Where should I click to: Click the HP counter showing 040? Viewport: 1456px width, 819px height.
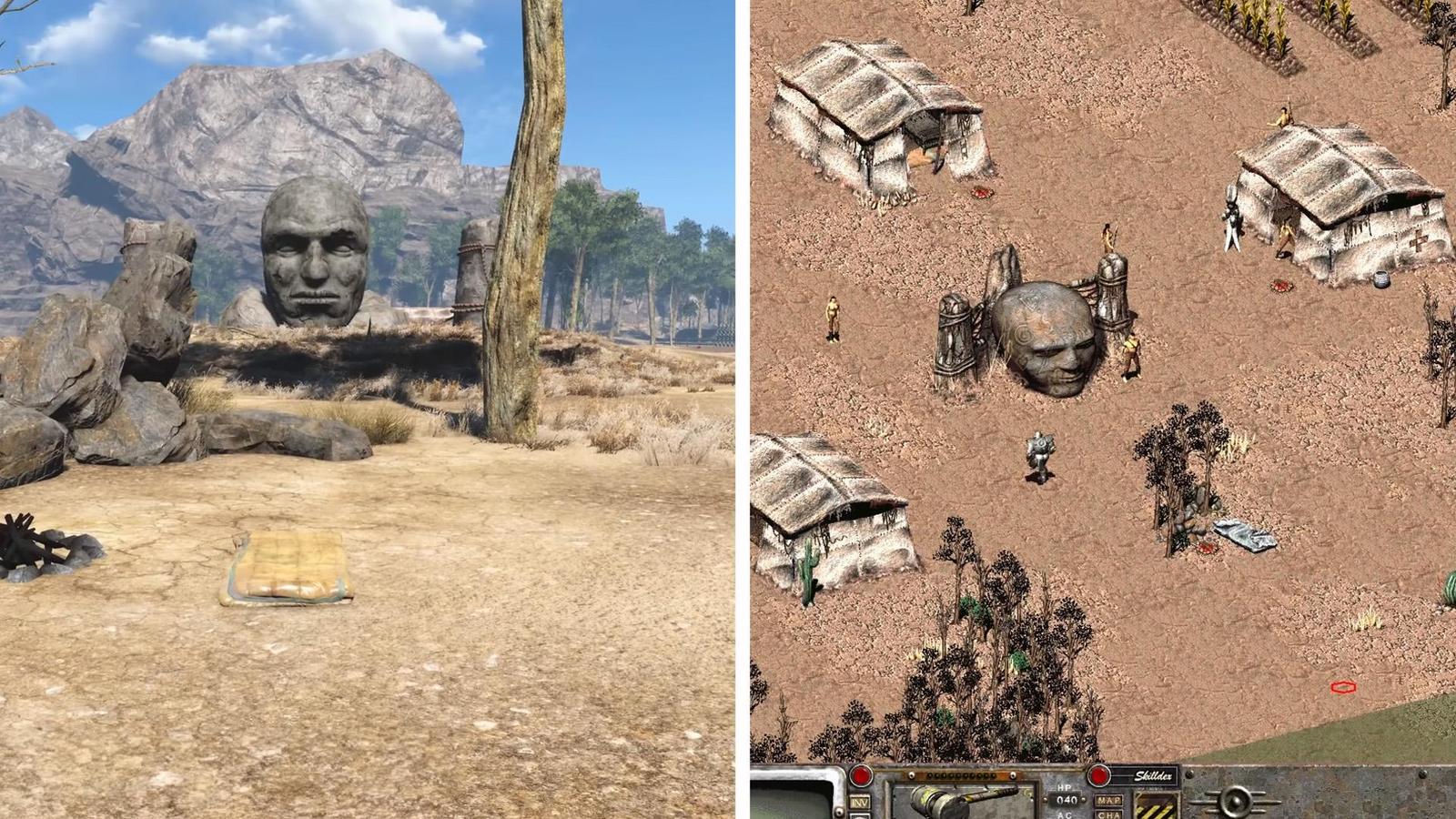pyautogui.click(x=1066, y=801)
